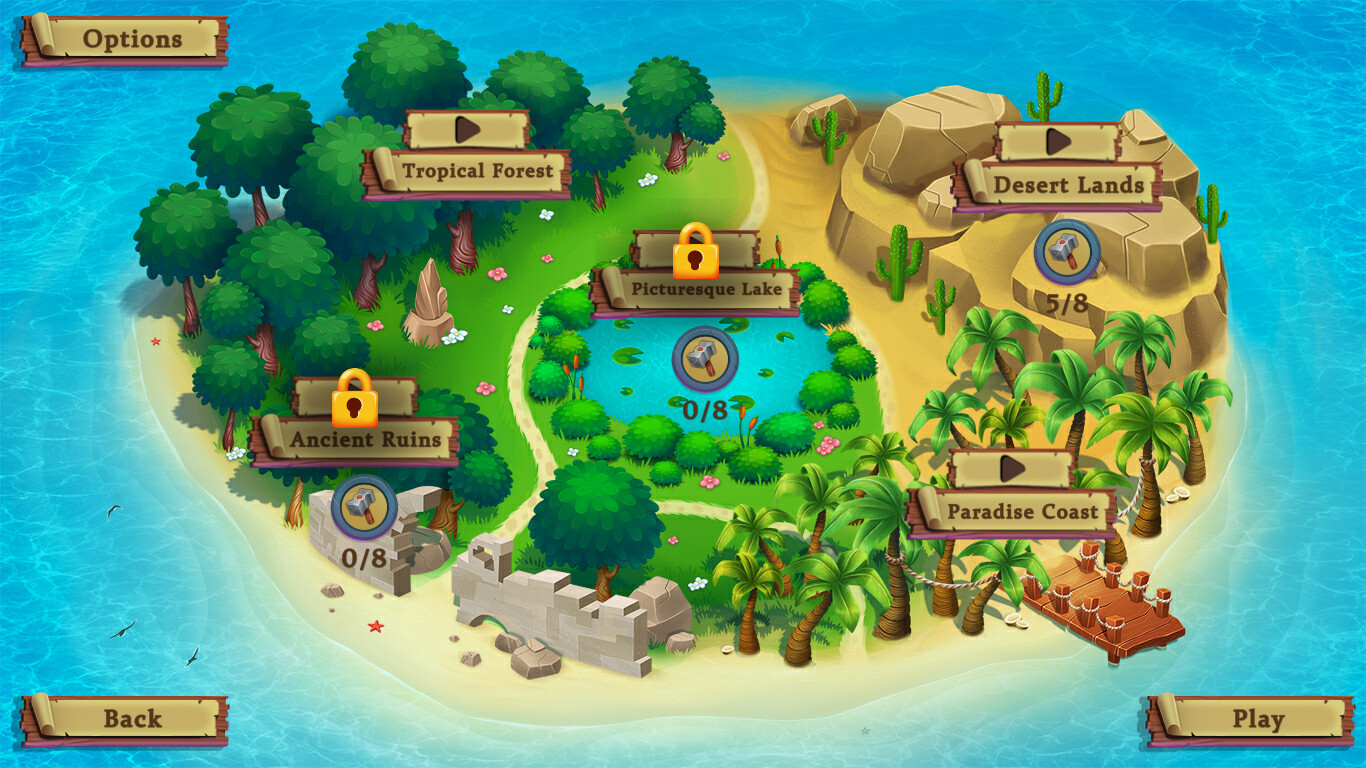Click the Back scroll button
Screen dimensions: 1366x768
pos(132,718)
